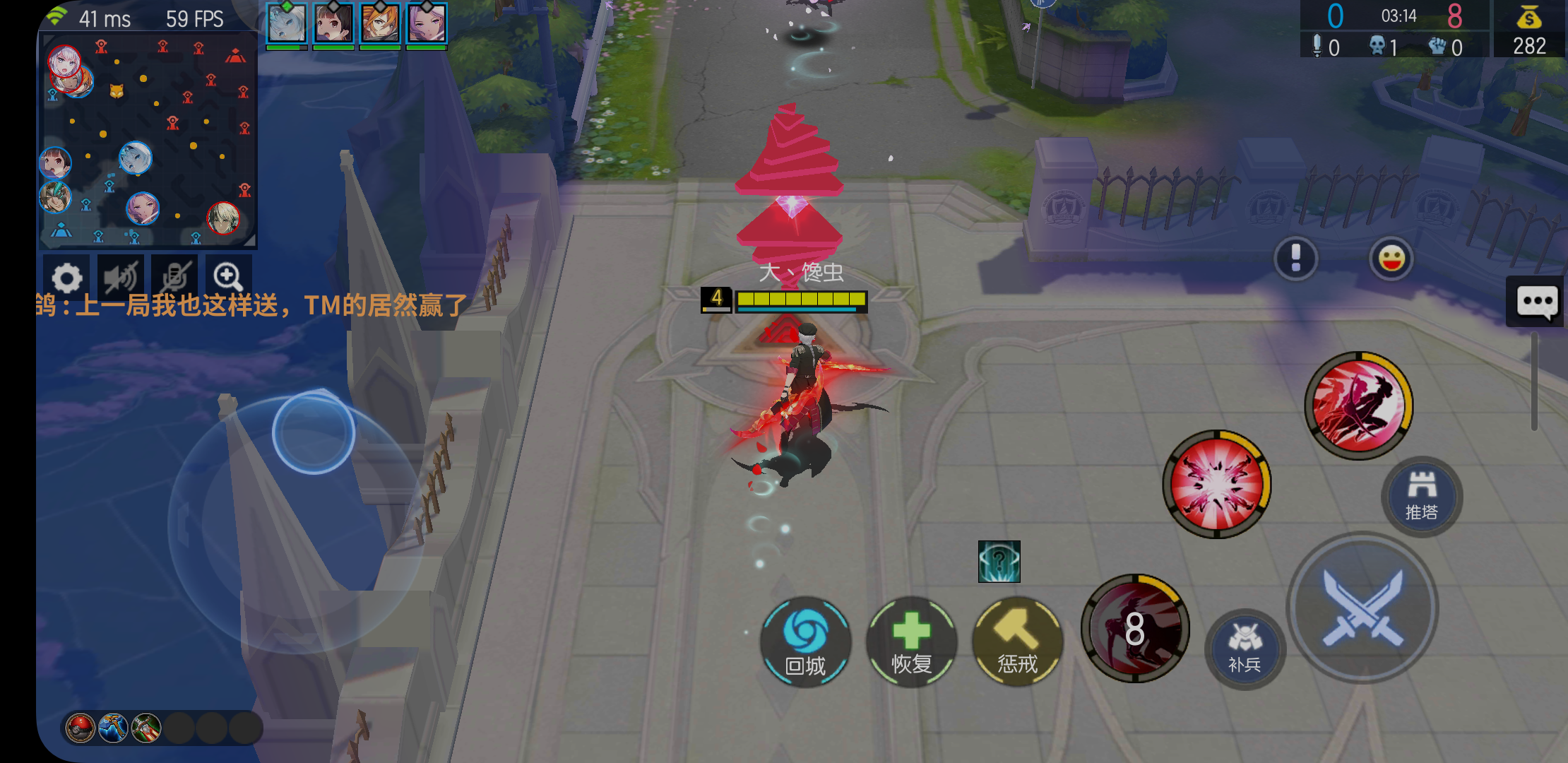
Task: Select the first teammate portrait at top
Action: (x=285, y=23)
